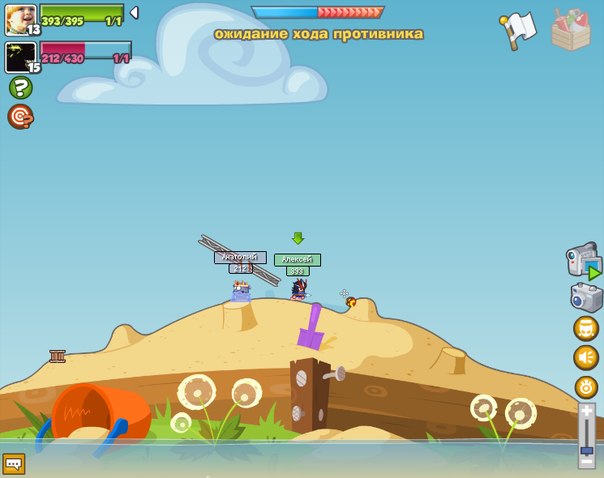Toggle the sound speaker button
This screenshot has width=604, height=478.
click(x=586, y=357)
